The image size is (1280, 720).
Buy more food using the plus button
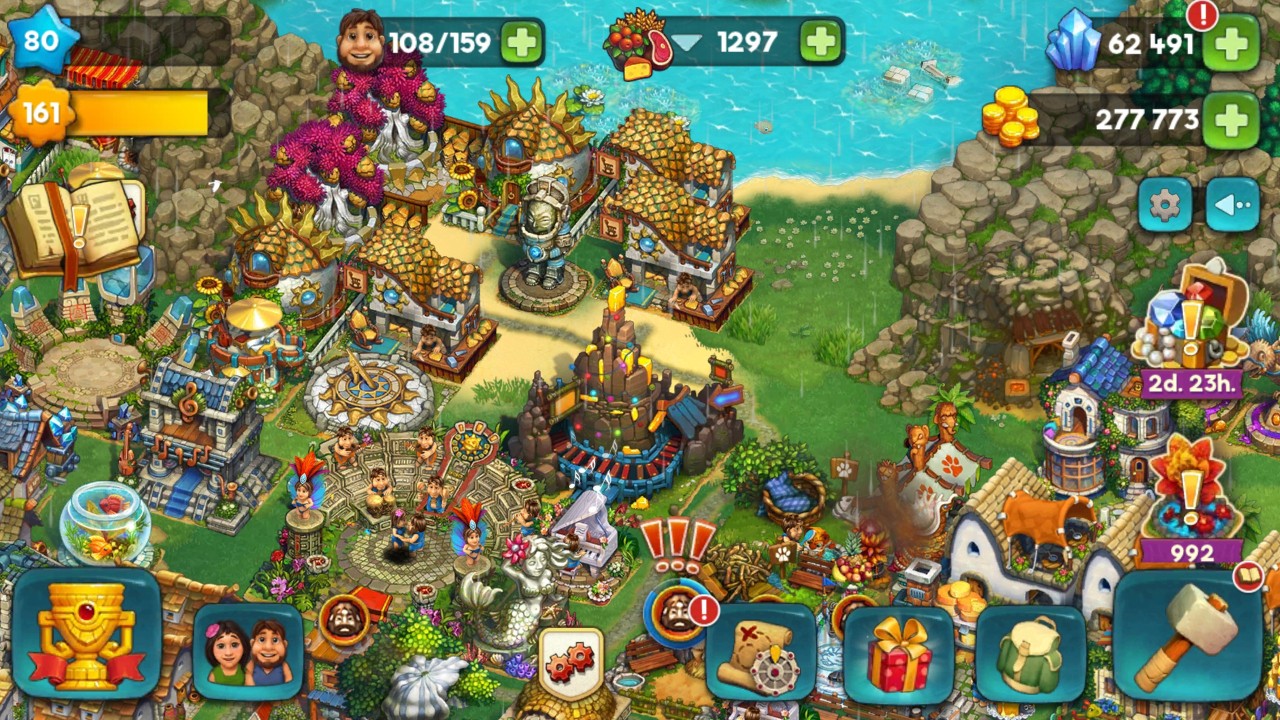coord(820,43)
